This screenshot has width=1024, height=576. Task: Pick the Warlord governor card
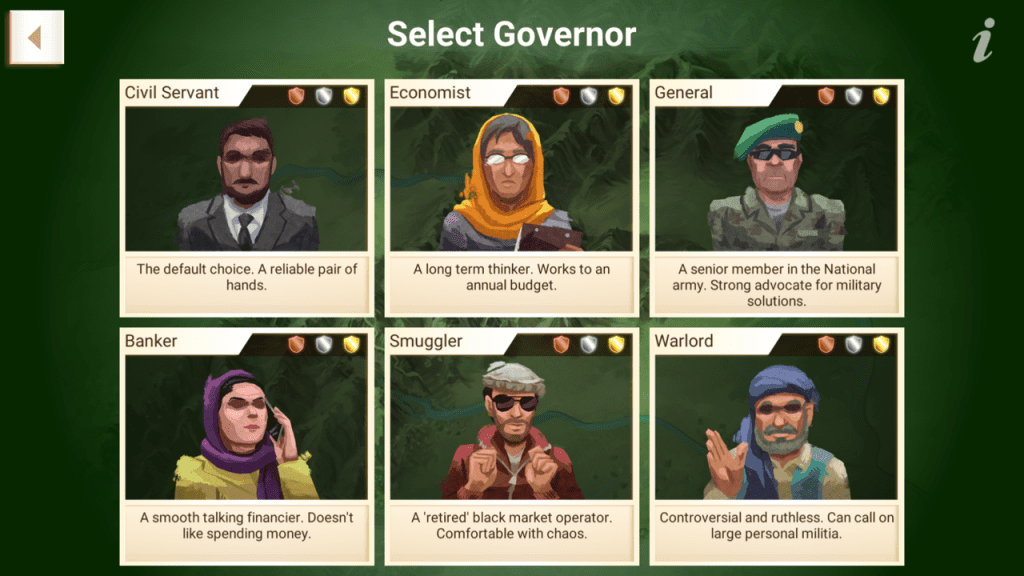(776, 445)
